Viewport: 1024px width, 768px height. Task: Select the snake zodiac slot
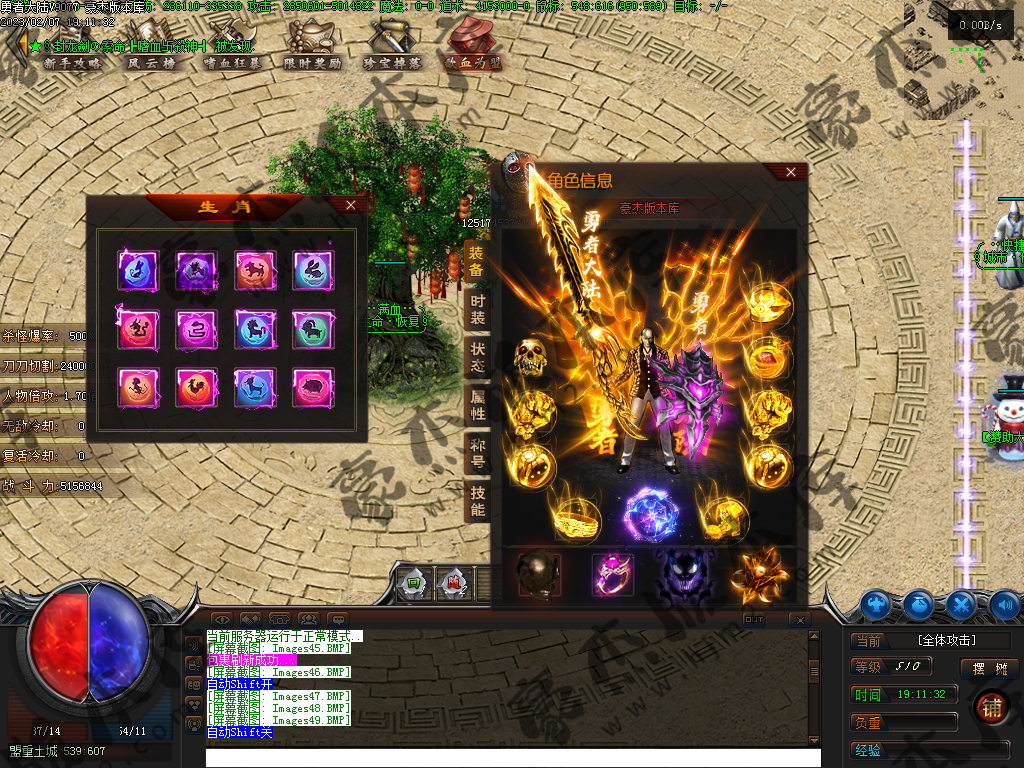pos(196,328)
